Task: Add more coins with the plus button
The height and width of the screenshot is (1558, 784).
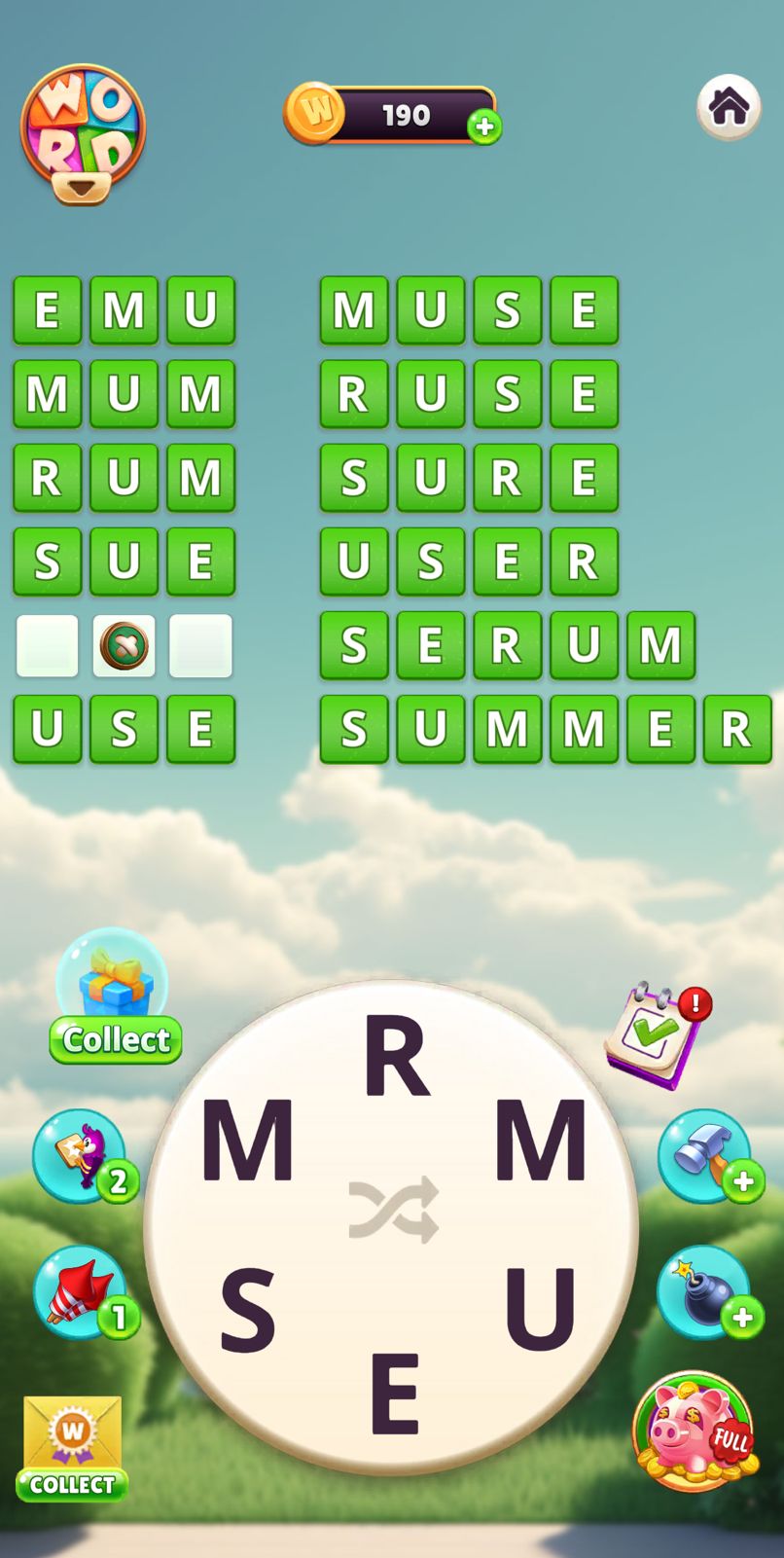Action: [484, 127]
